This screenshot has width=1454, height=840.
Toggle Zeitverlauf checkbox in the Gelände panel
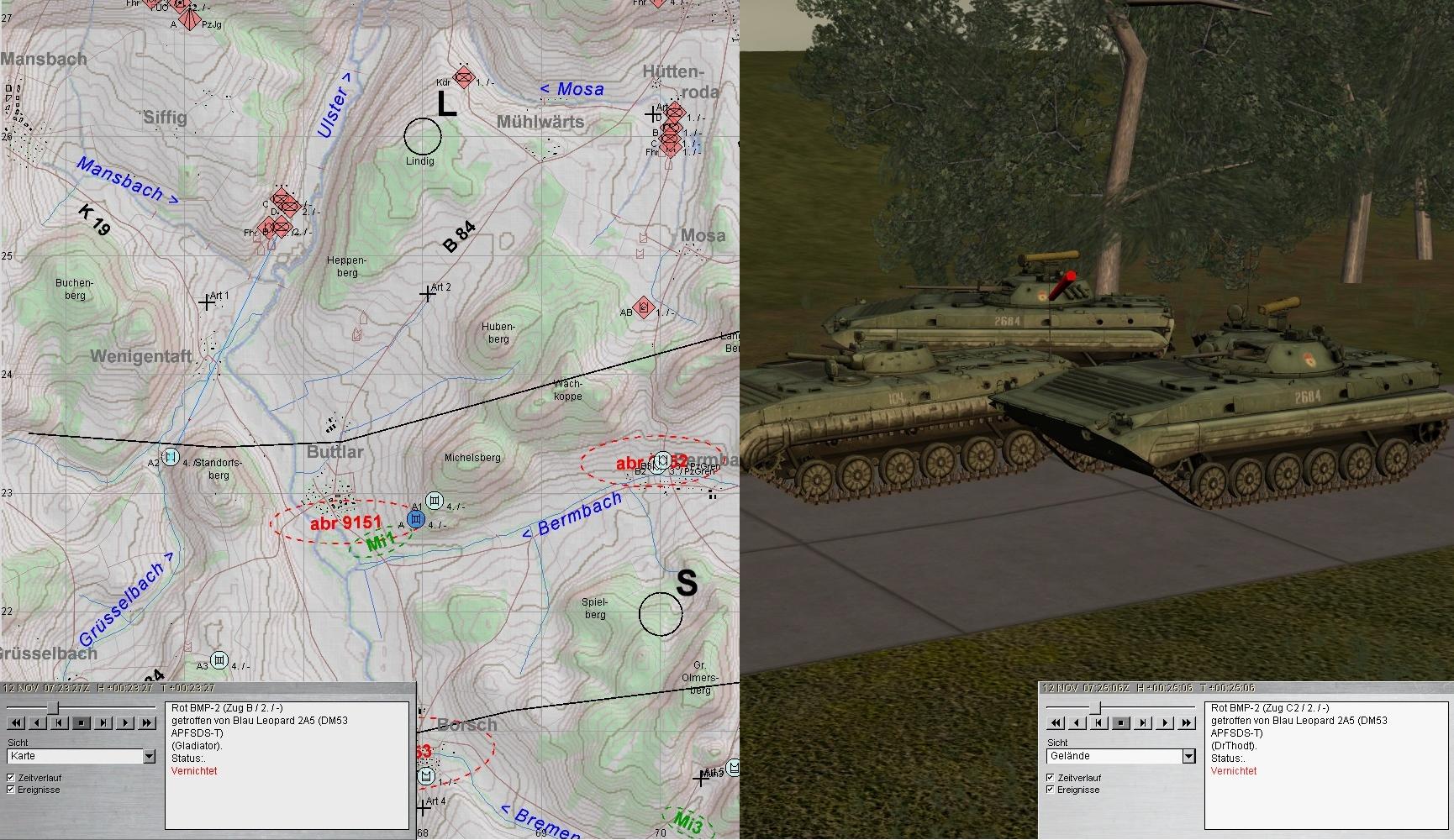[x=1051, y=778]
